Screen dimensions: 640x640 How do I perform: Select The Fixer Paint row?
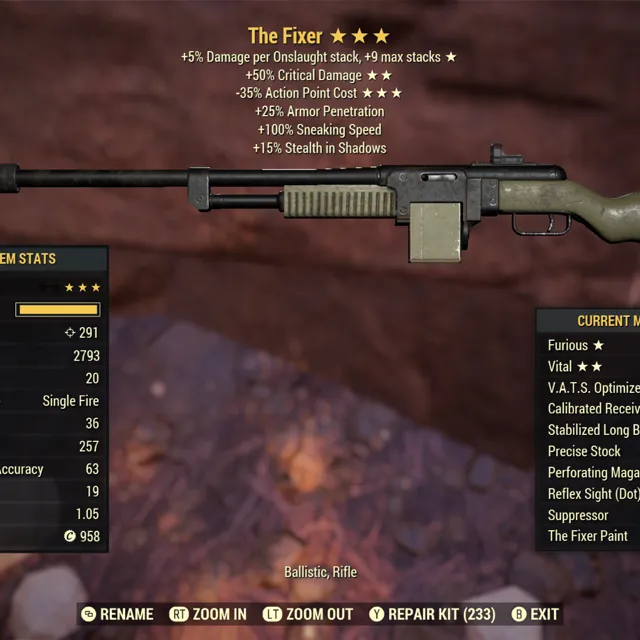coord(588,536)
